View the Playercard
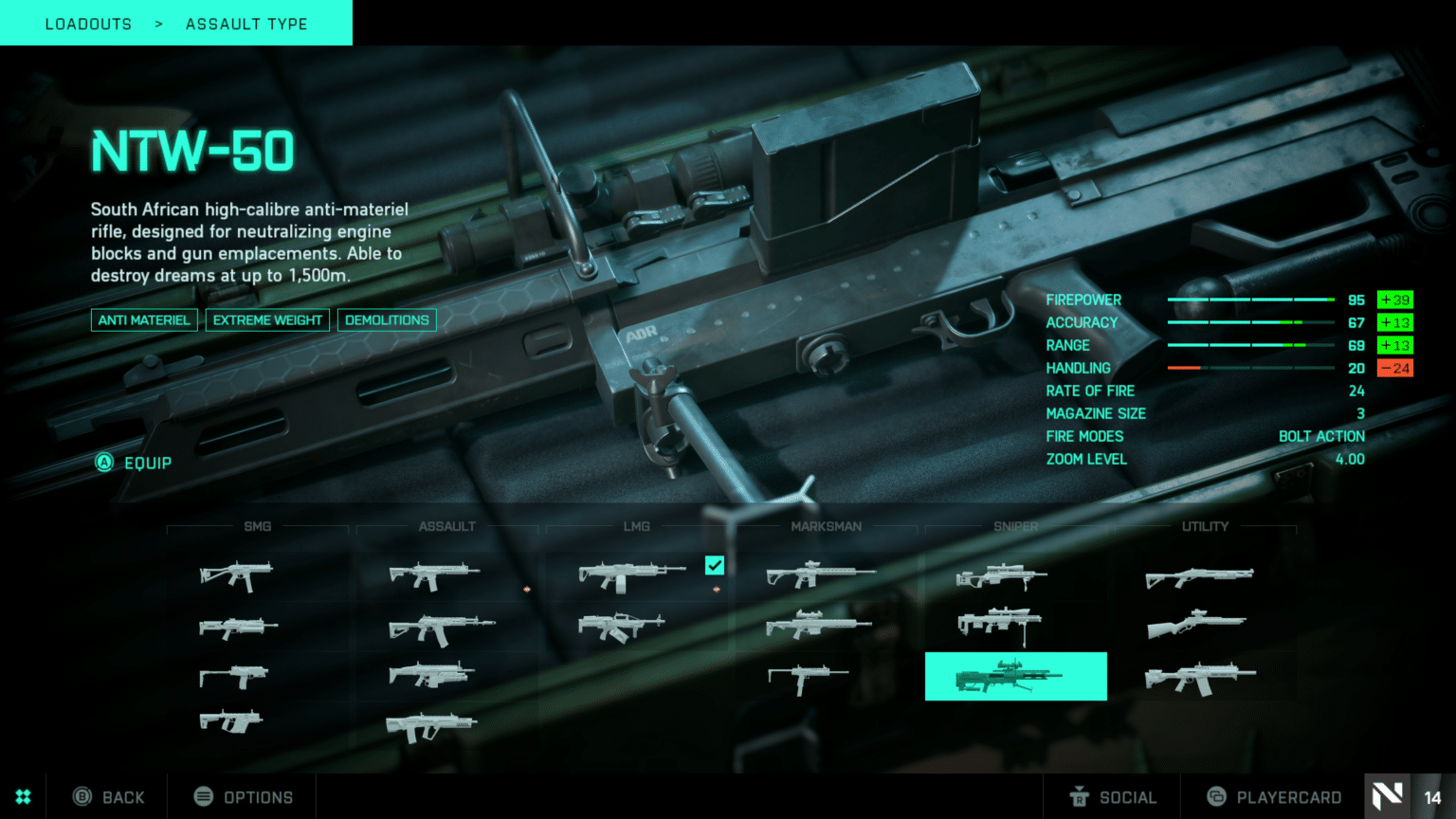This screenshot has height=819, width=1456. click(1274, 797)
